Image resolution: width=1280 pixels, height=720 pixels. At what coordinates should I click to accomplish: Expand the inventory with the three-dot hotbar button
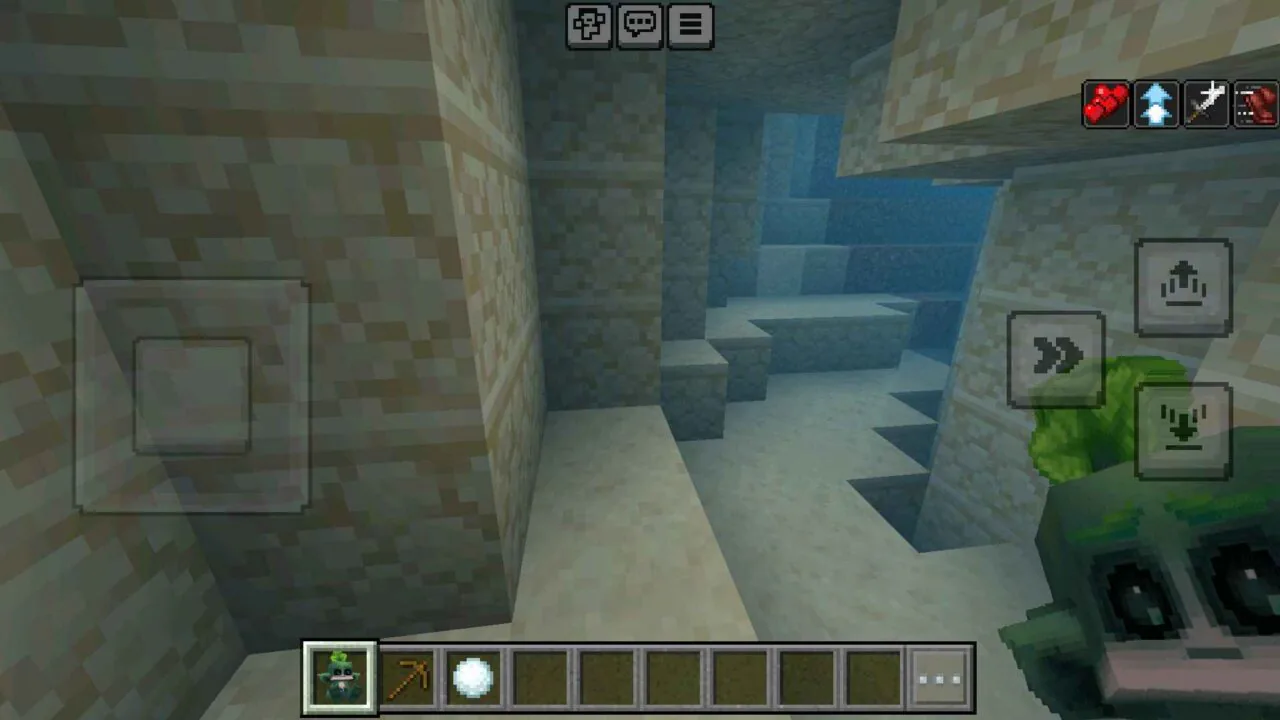point(938,678)
